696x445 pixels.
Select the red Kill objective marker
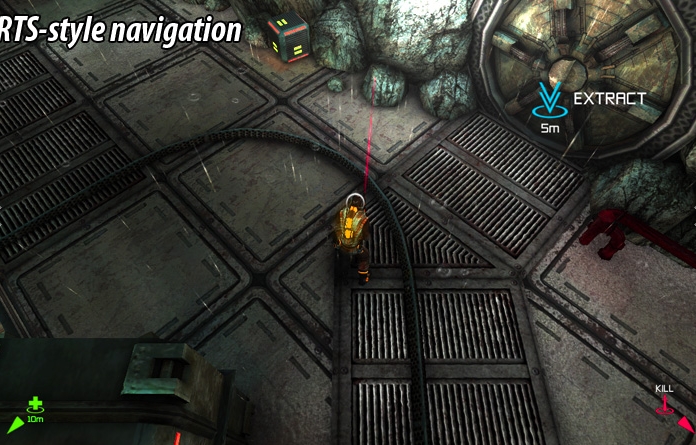coord(664,405)
